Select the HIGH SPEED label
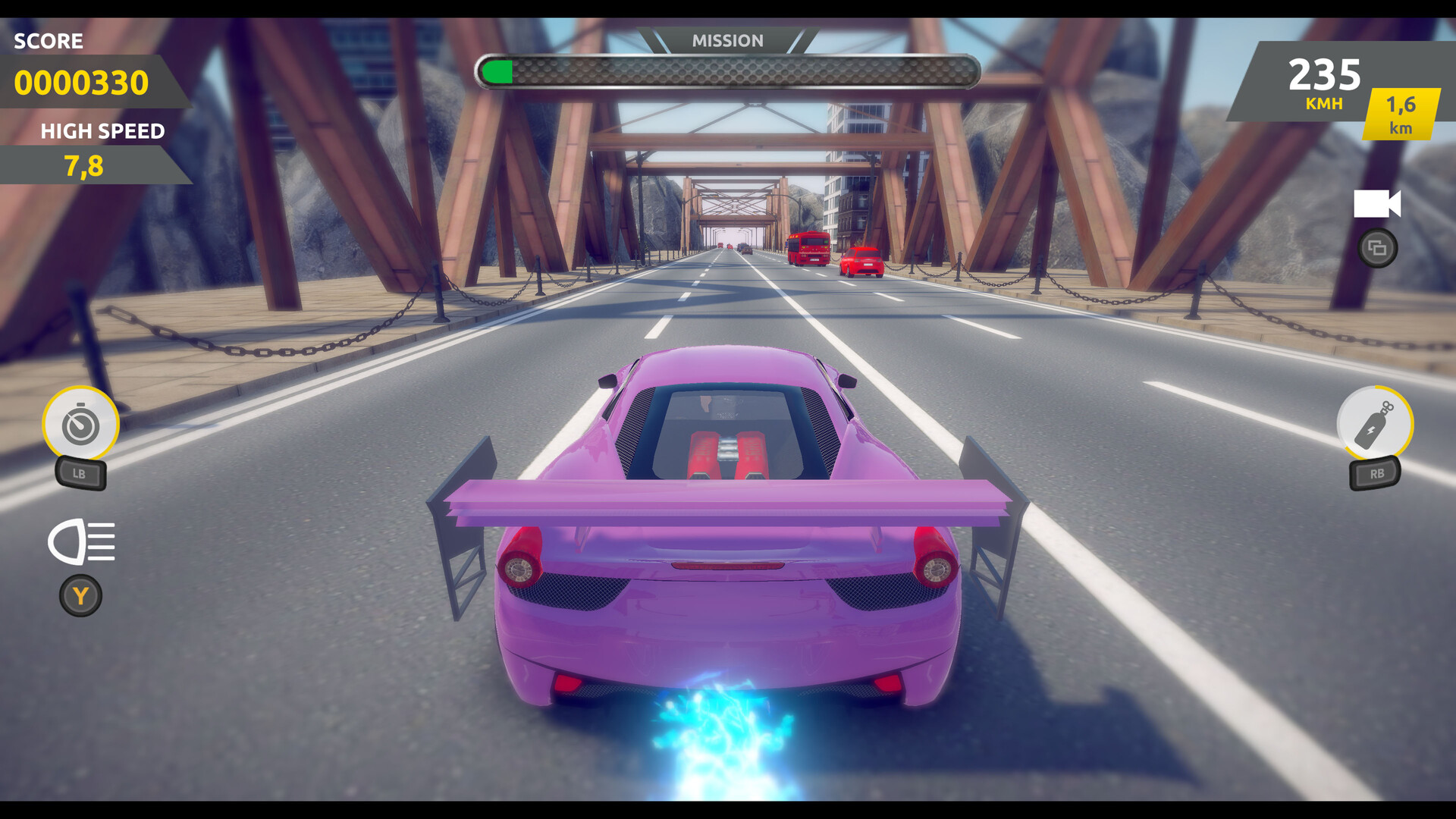Viewport: 1456px width, 819px height. [104, 131]
